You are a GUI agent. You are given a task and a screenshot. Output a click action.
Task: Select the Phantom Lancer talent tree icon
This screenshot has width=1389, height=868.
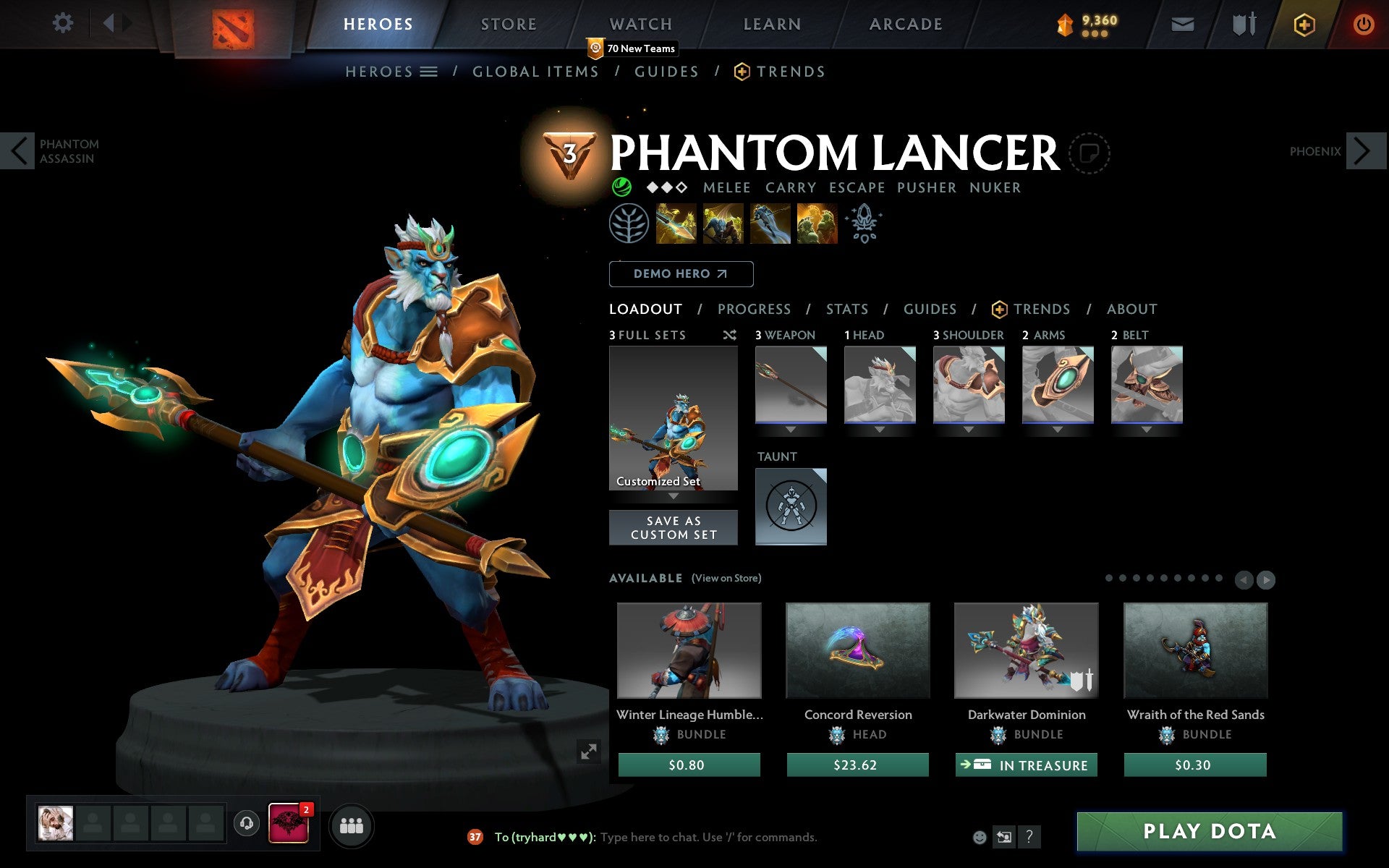click(x=630, y=224)
